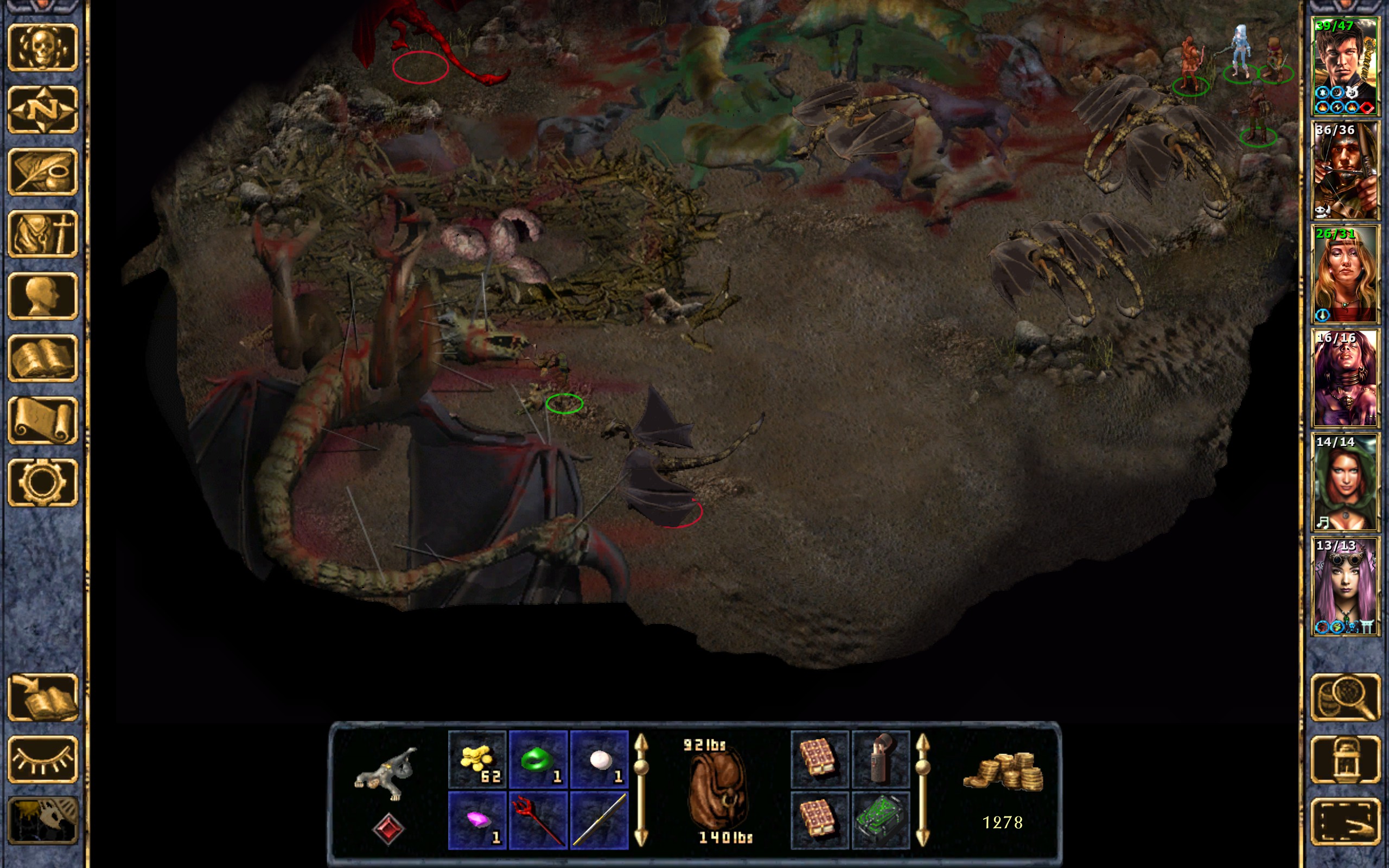Show the character record head icon
The height and width of the screenshot is (868, 1389).
[x=42, y=296]
